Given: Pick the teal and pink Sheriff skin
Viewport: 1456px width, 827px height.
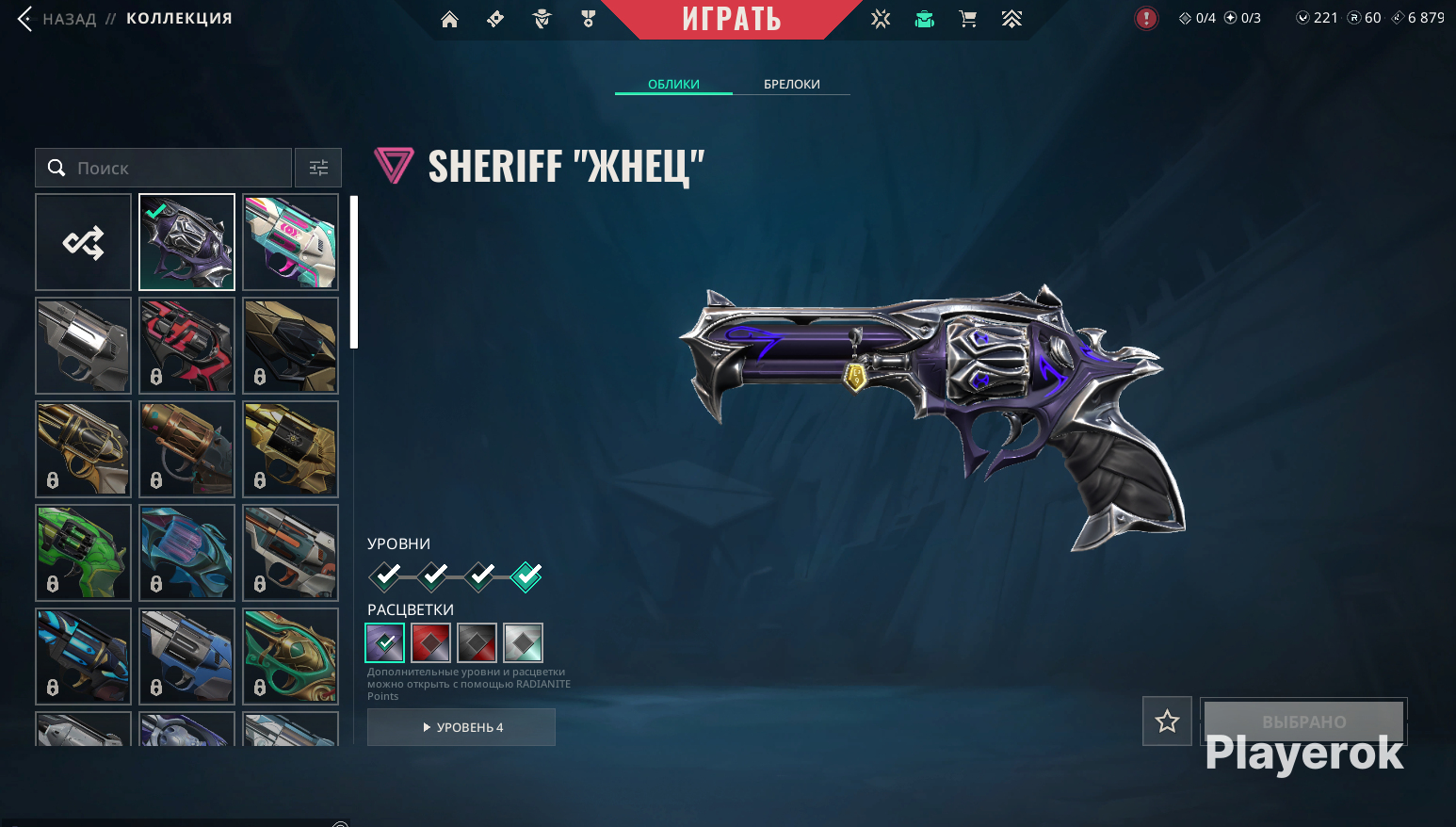Looking at the screenshot, I should coord(290,242).
